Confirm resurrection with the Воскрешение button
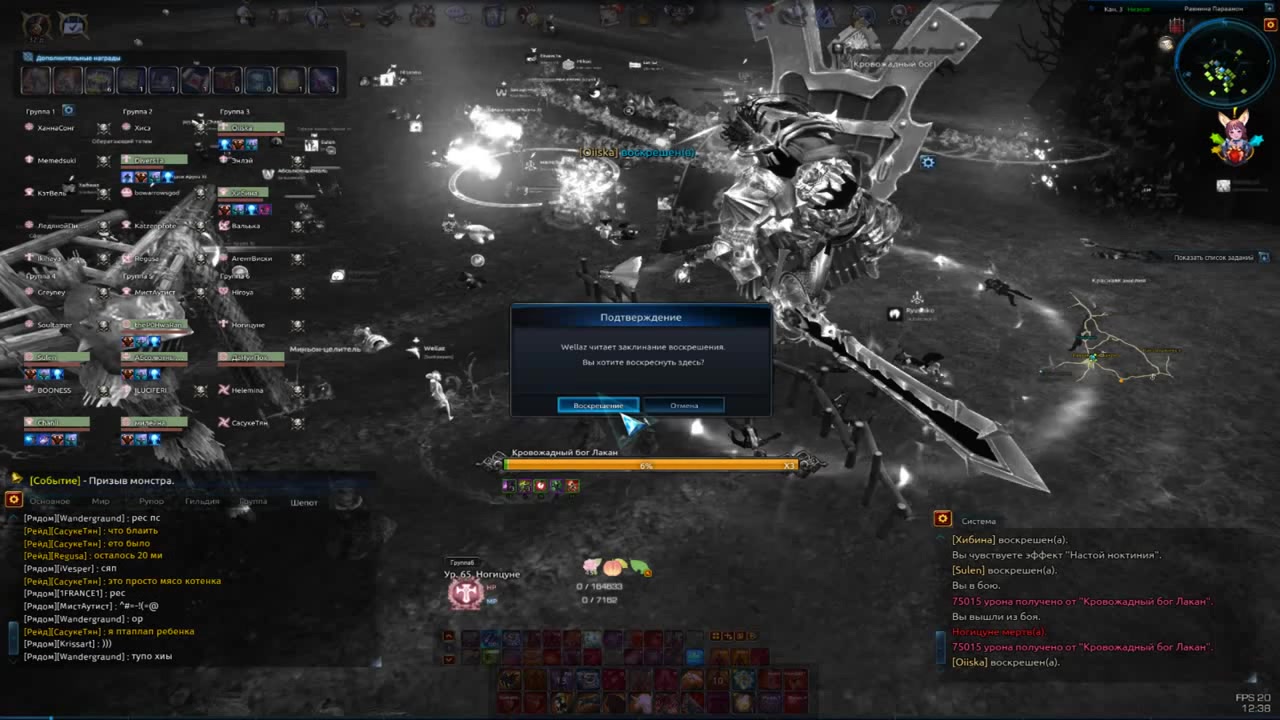1280x720 pixels. coord(598,405)
